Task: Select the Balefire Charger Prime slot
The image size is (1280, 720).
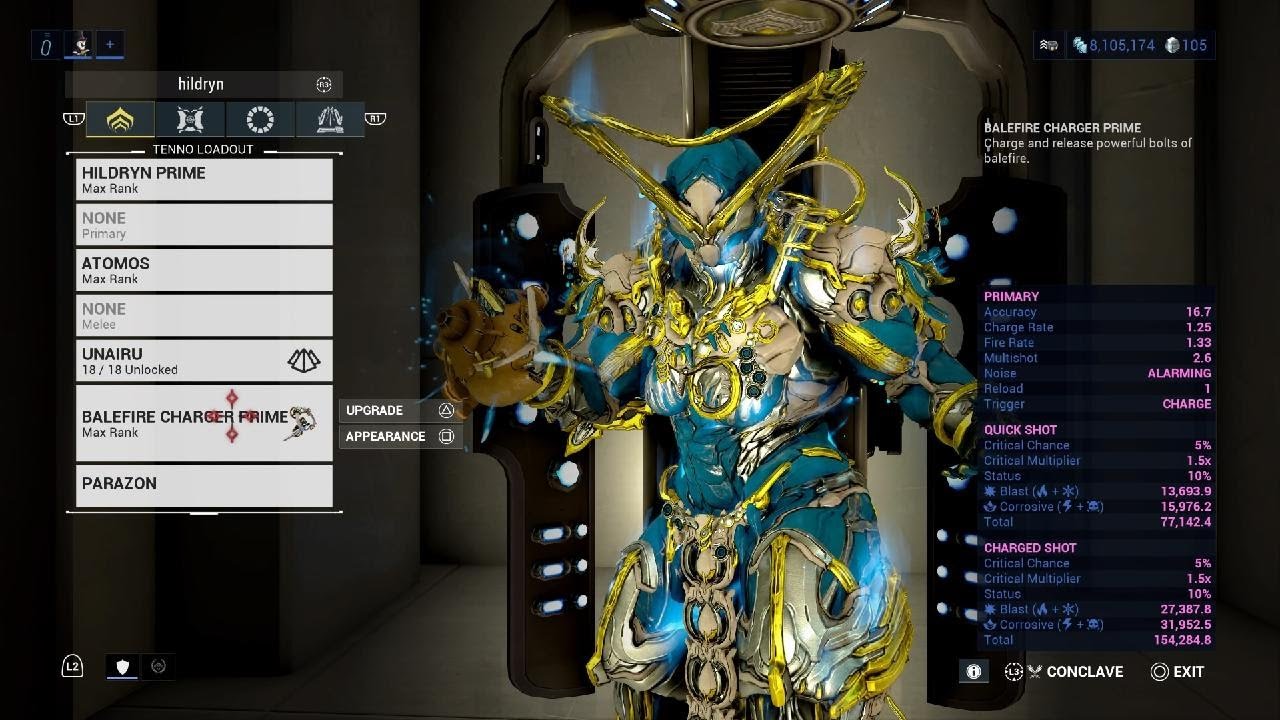Action: point(204,424)
